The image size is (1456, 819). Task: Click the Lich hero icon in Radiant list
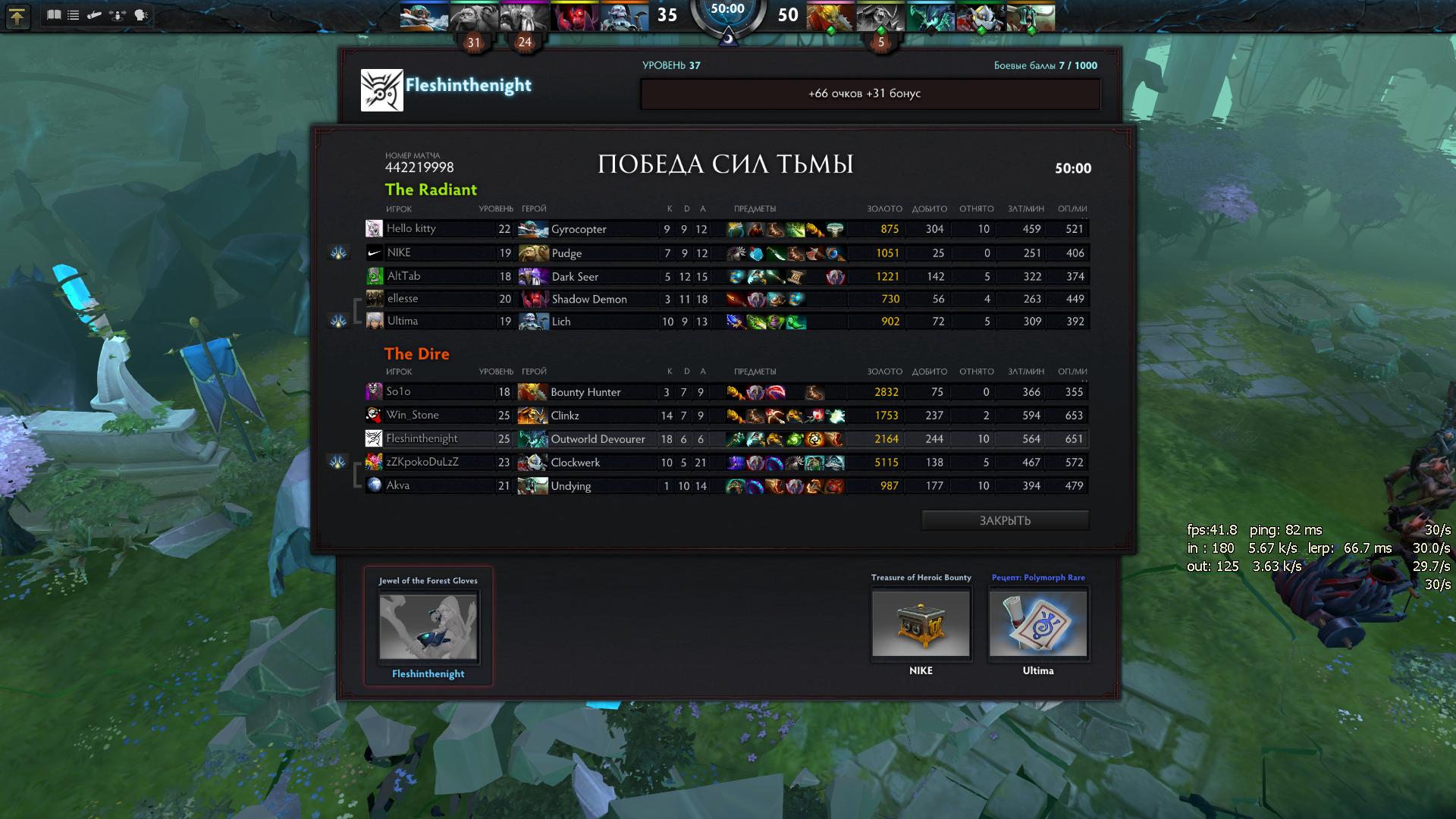coord(533,322)
